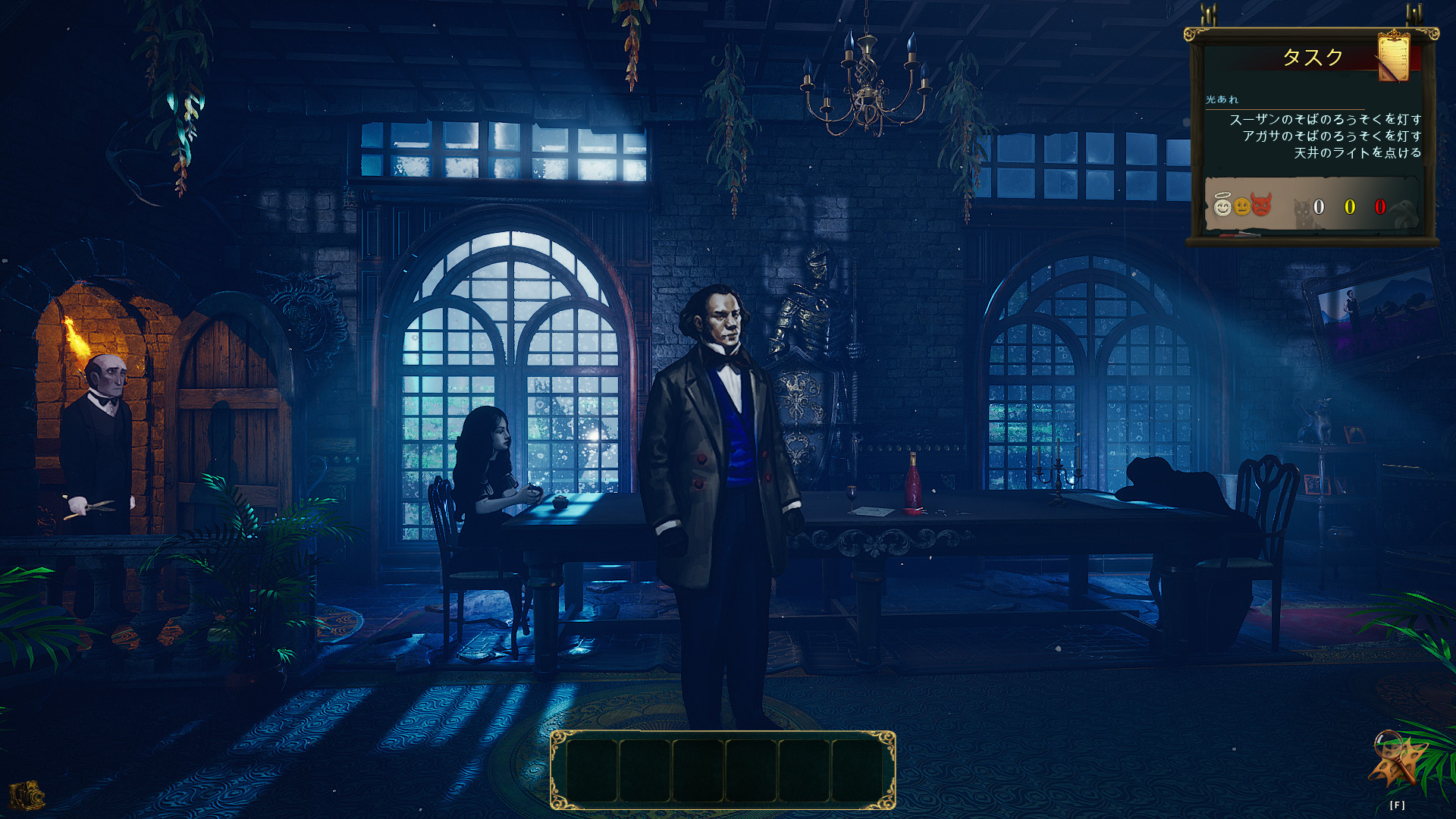Click the magnifying glass hint icon
The image size is (1456, 819).
tap(1395, 758)
